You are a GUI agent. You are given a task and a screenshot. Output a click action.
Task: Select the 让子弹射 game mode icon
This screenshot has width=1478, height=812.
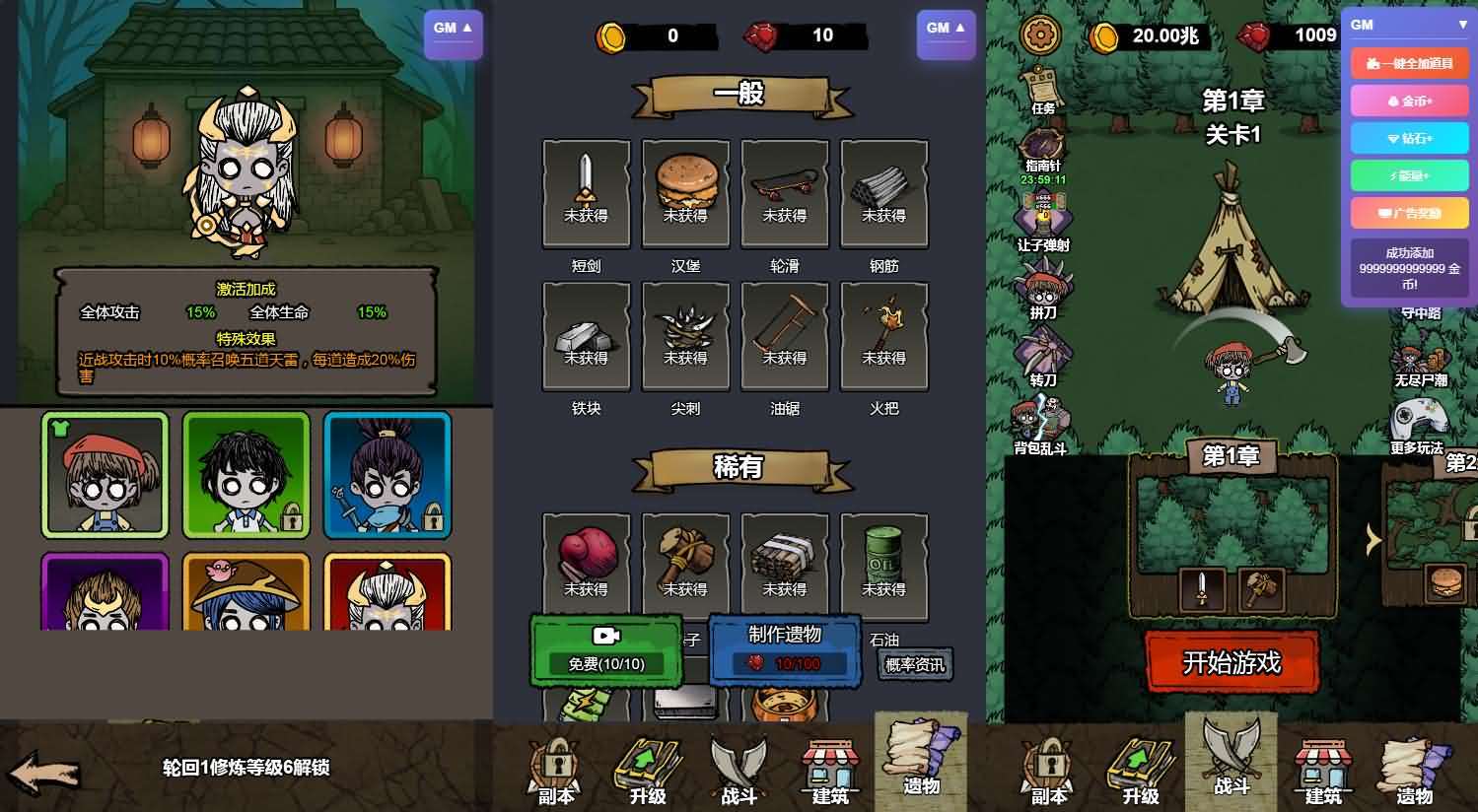[x=1043, y=217]
